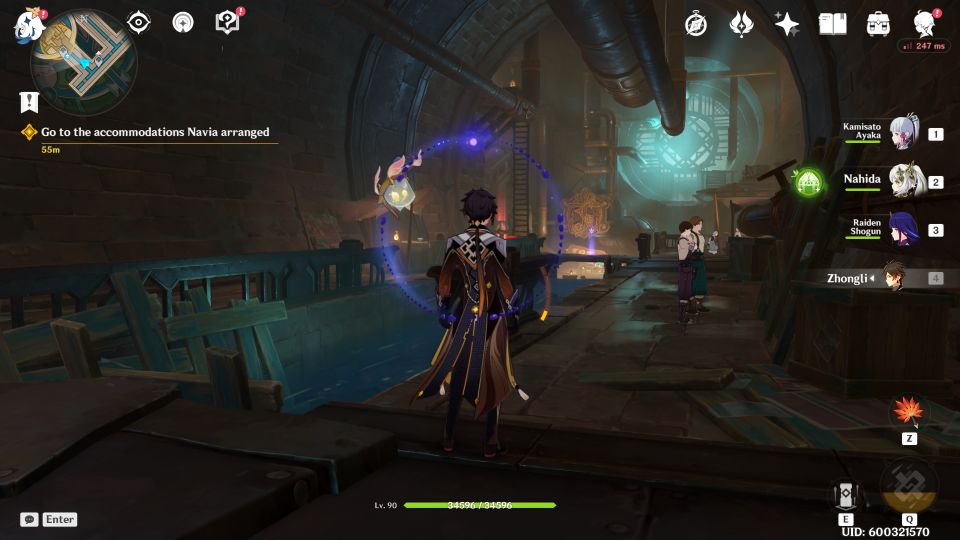Open the Inventory backpack icon
This screenshot has width=960, height=540.
pos(878,24)
